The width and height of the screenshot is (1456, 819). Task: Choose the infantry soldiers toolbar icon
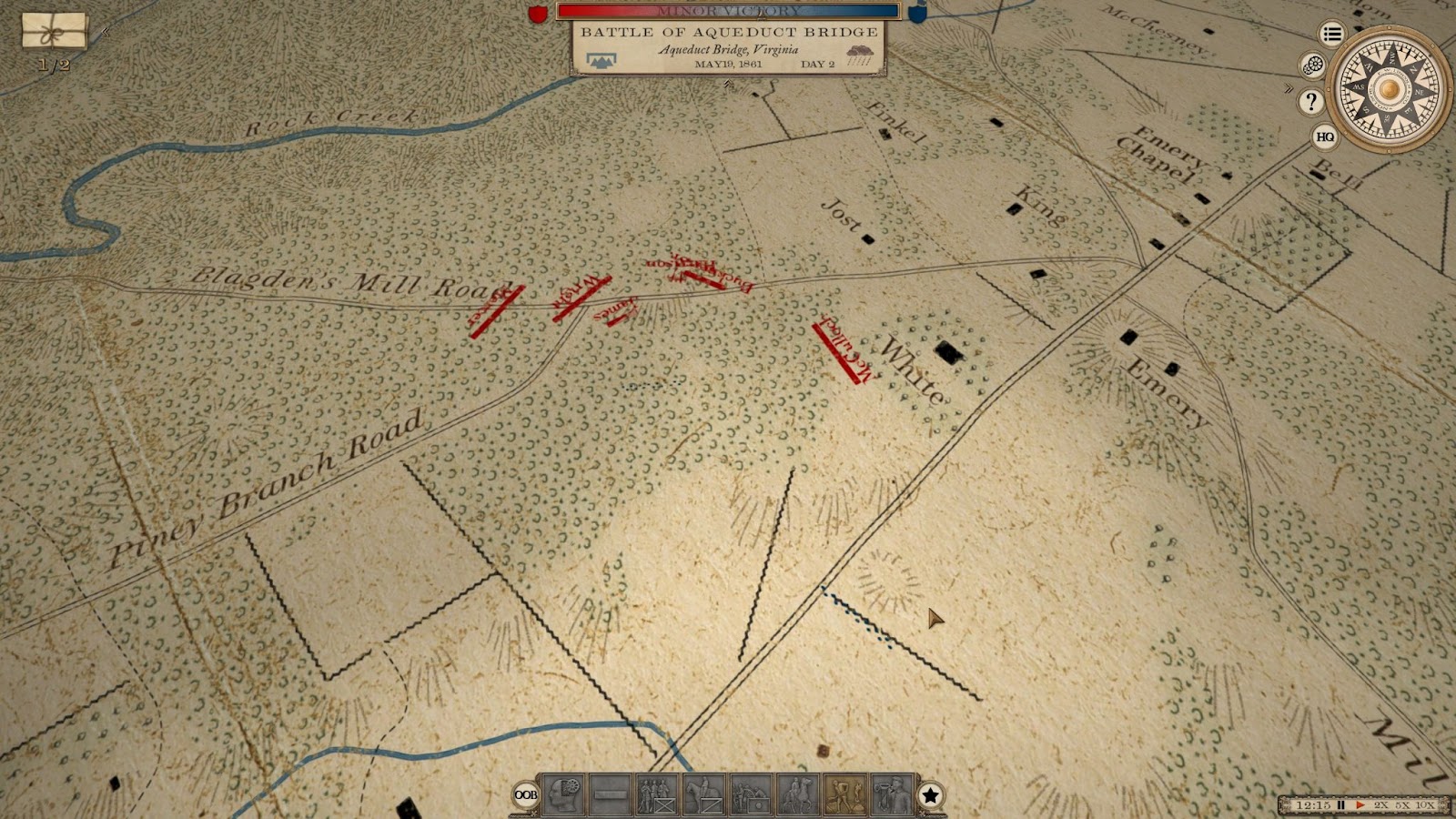[656, 794]
